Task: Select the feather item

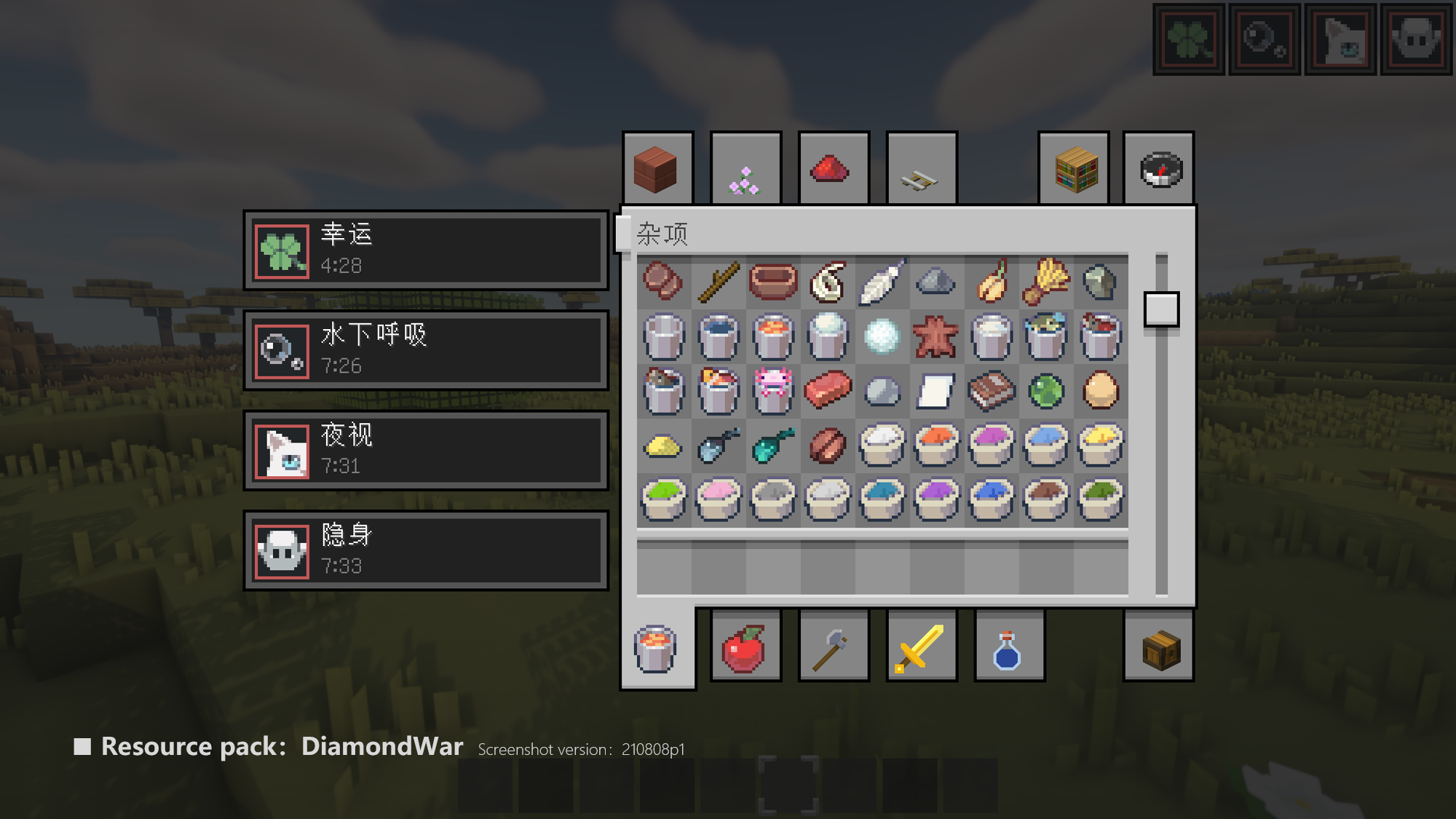Action: (882, 282)
